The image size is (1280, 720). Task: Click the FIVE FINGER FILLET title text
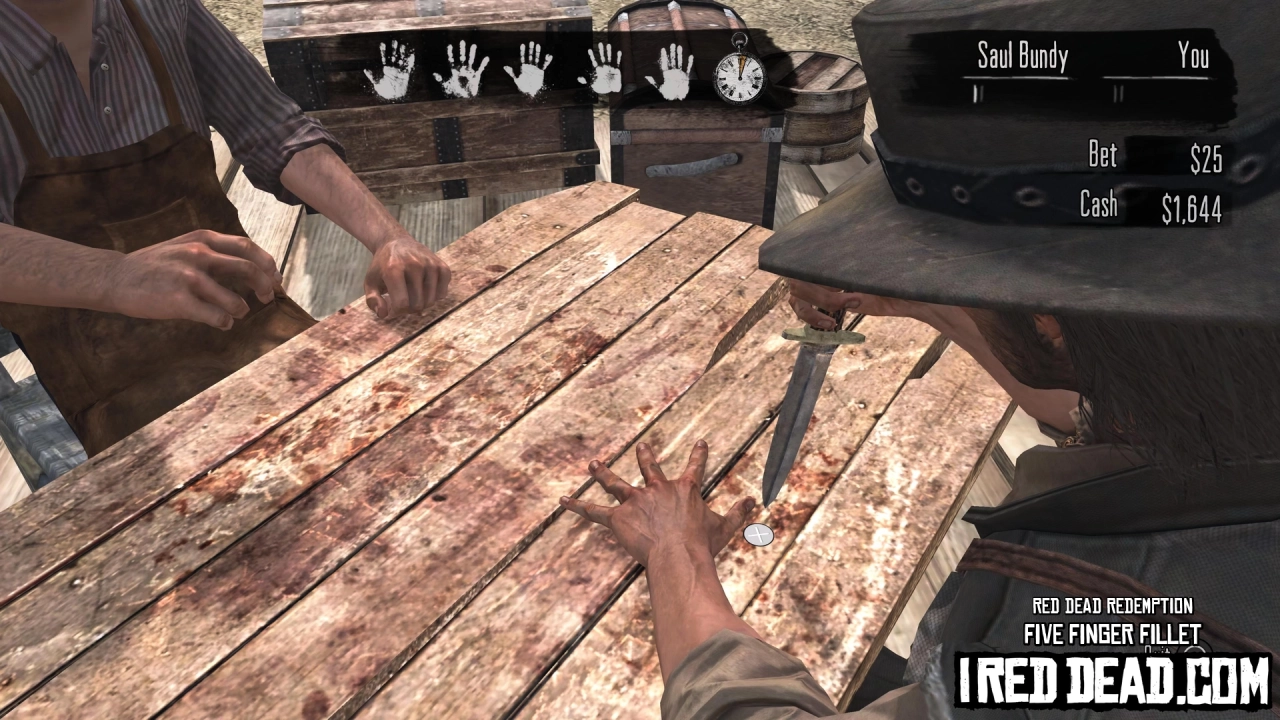1112,633
